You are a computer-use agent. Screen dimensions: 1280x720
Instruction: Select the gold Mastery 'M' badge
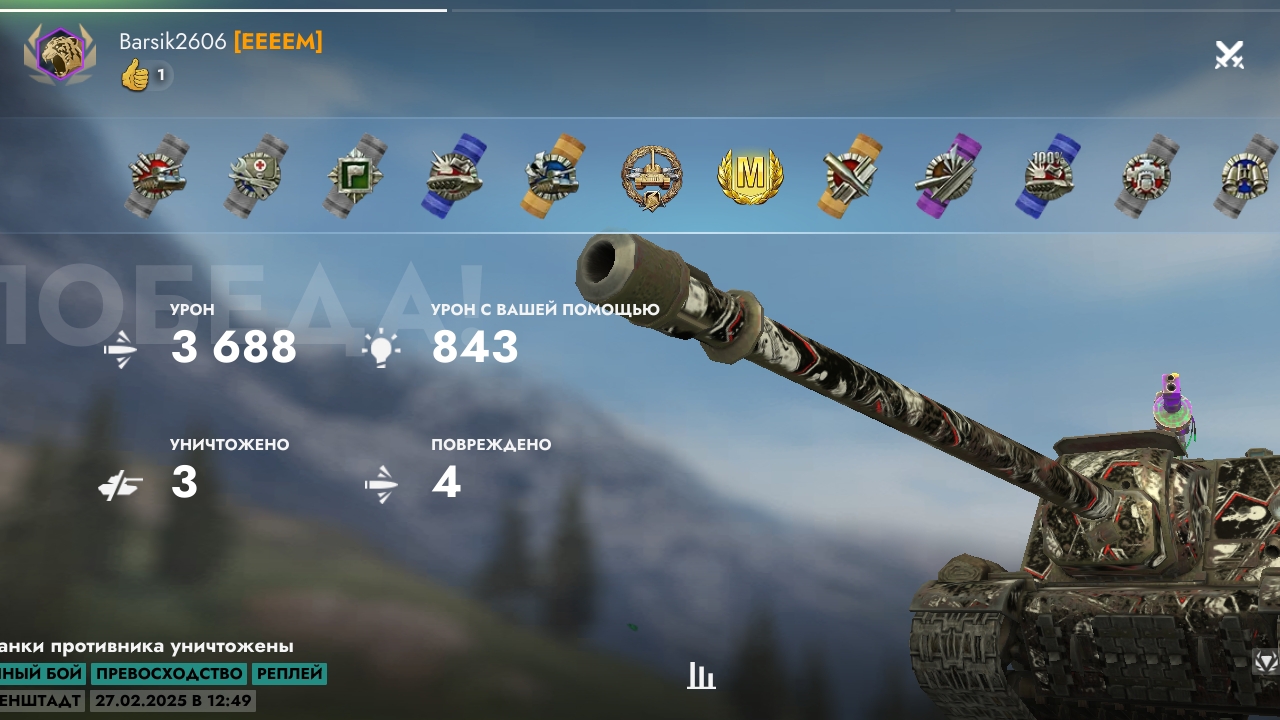pyautogui.click(x=750, y=177)
